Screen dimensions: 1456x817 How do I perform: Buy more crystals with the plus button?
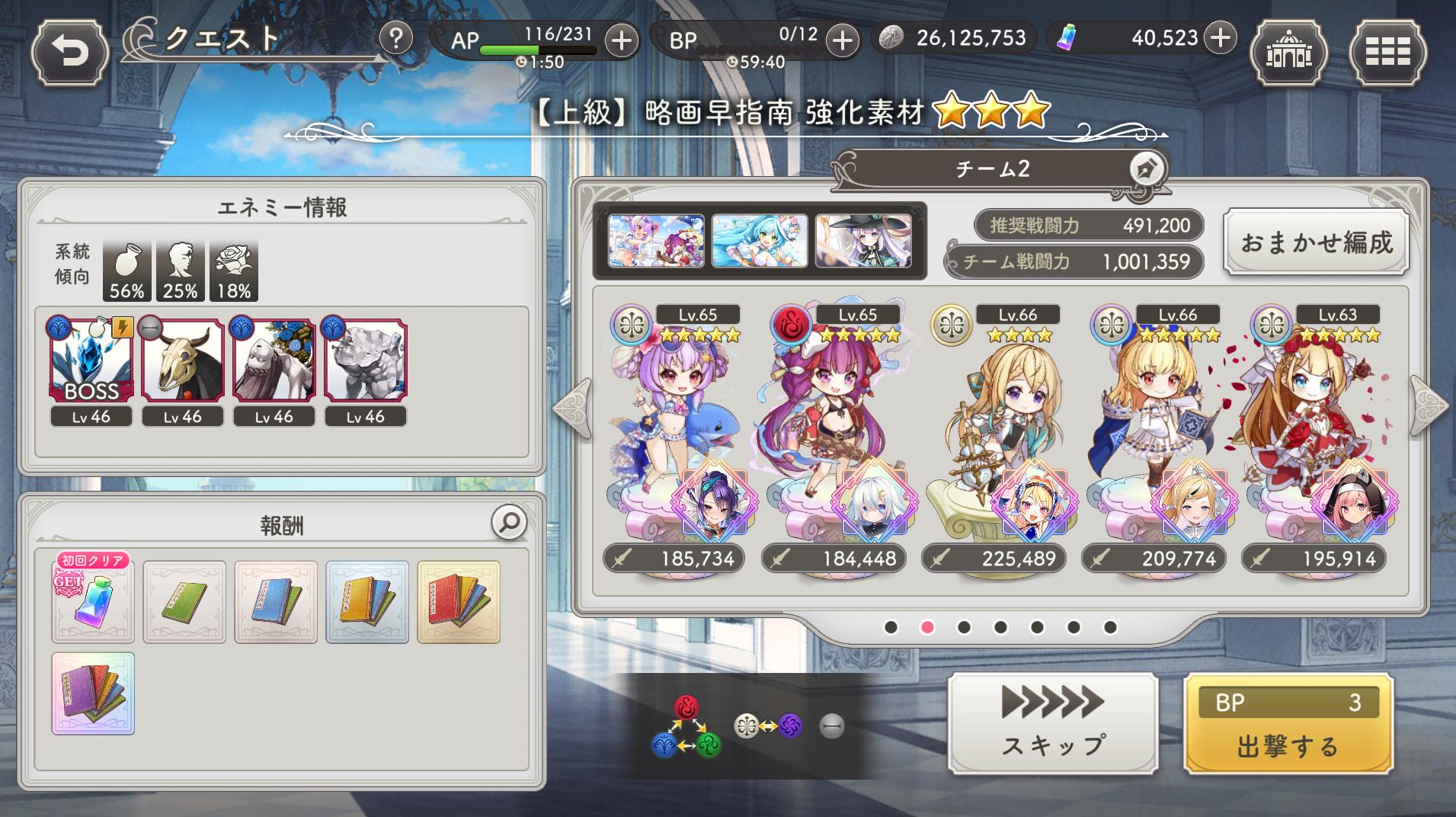coord(1220,37)
